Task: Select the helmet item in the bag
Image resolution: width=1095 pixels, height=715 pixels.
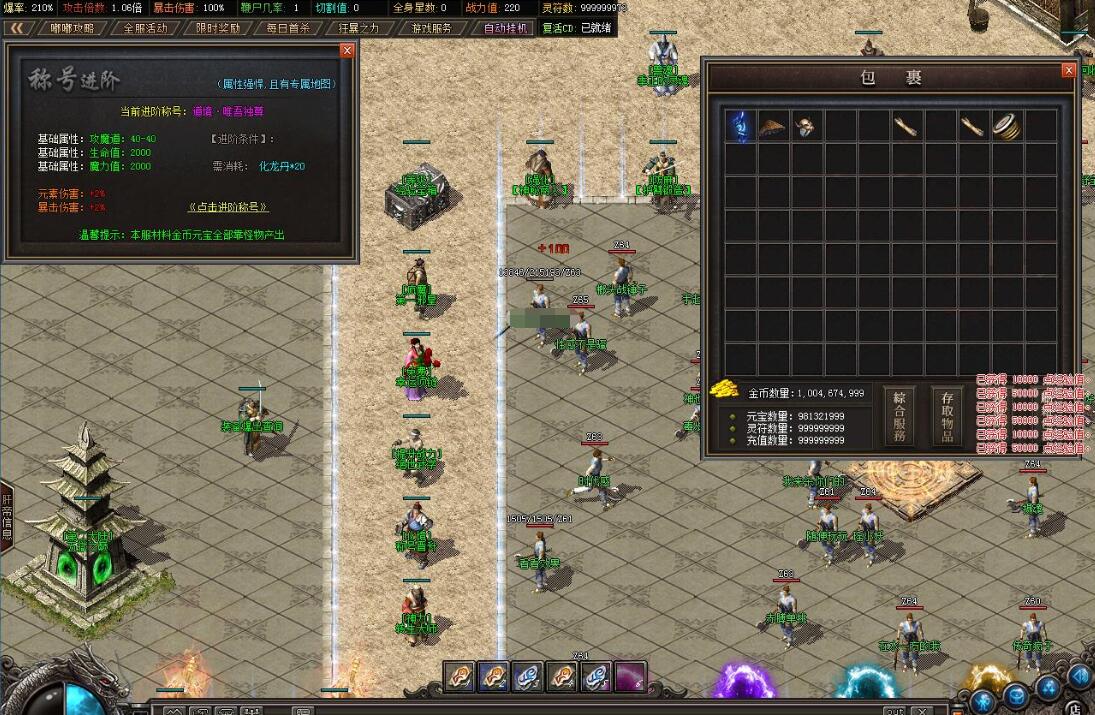Action: [x=806, y=126]
